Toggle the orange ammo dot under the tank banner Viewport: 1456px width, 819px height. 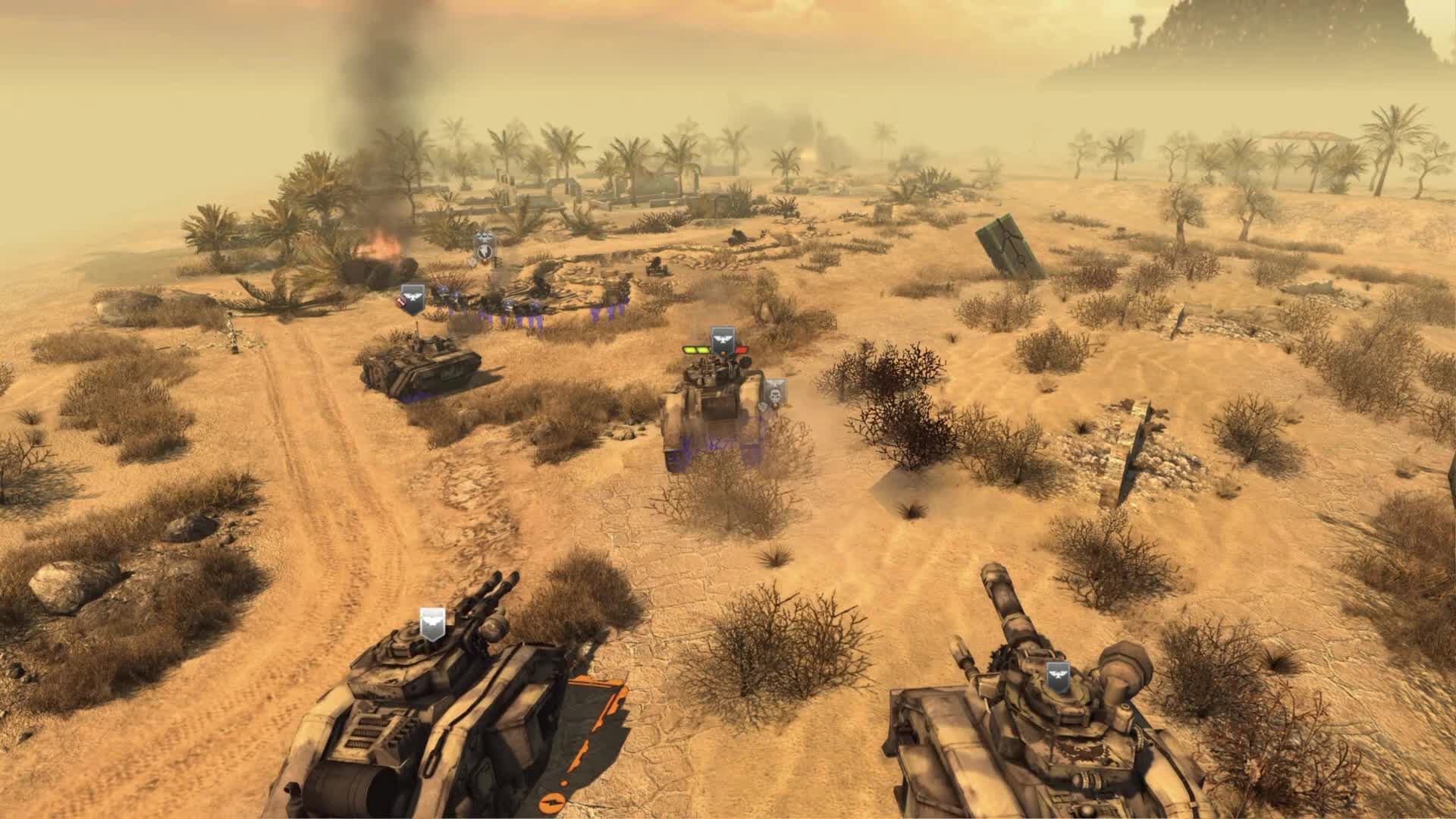[x=723, y=354]
